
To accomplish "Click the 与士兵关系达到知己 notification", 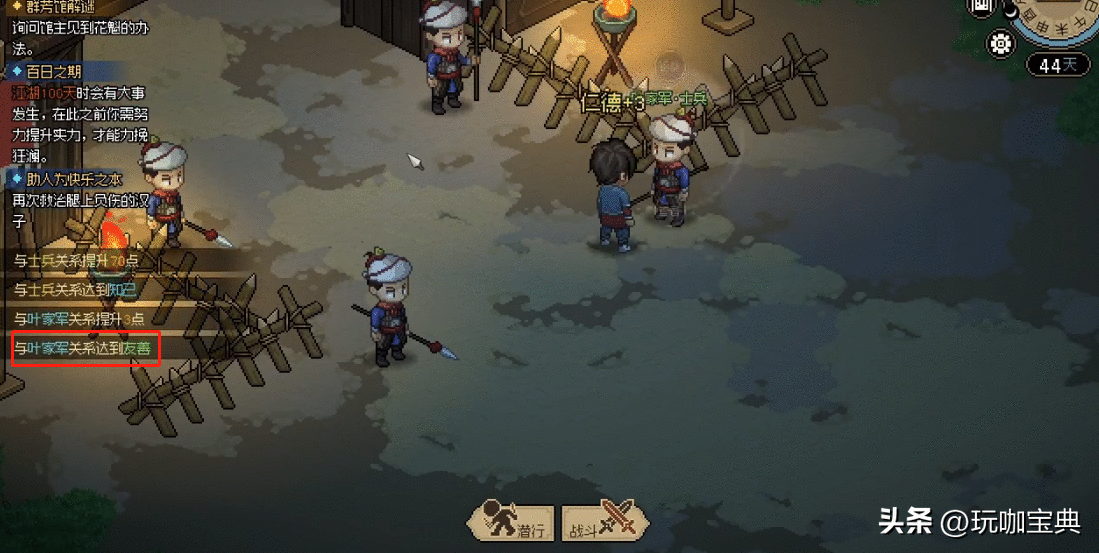I will 76,290.
